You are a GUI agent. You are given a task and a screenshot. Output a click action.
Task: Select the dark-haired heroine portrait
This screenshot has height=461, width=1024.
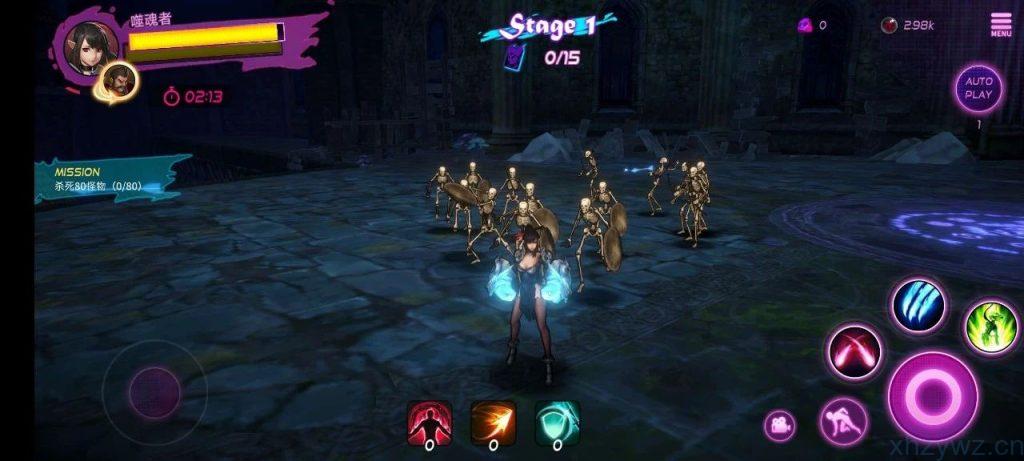[x=92, y=44]
